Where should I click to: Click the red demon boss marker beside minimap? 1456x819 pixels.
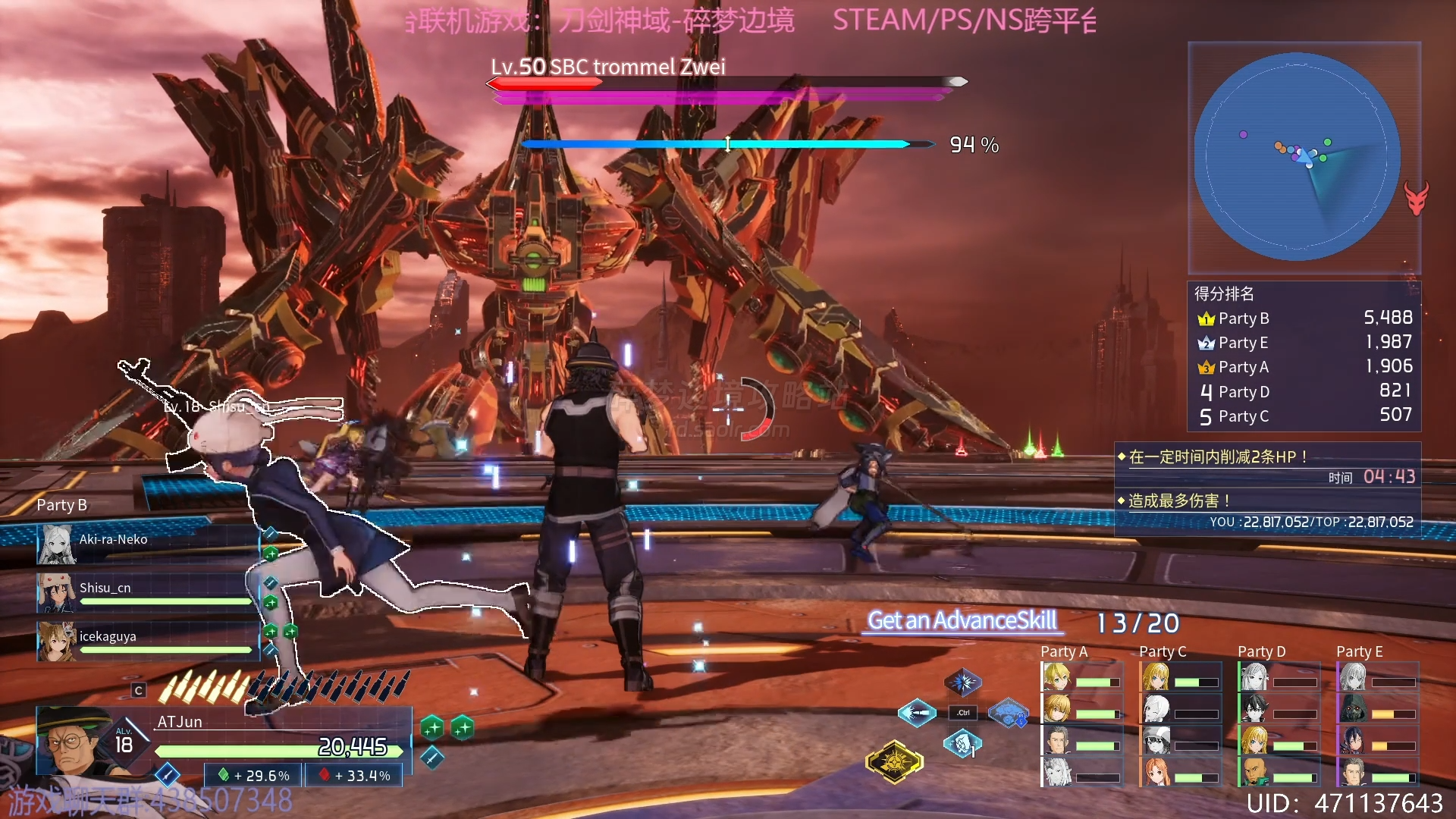pyautogui.click(x=1416, y=198)
